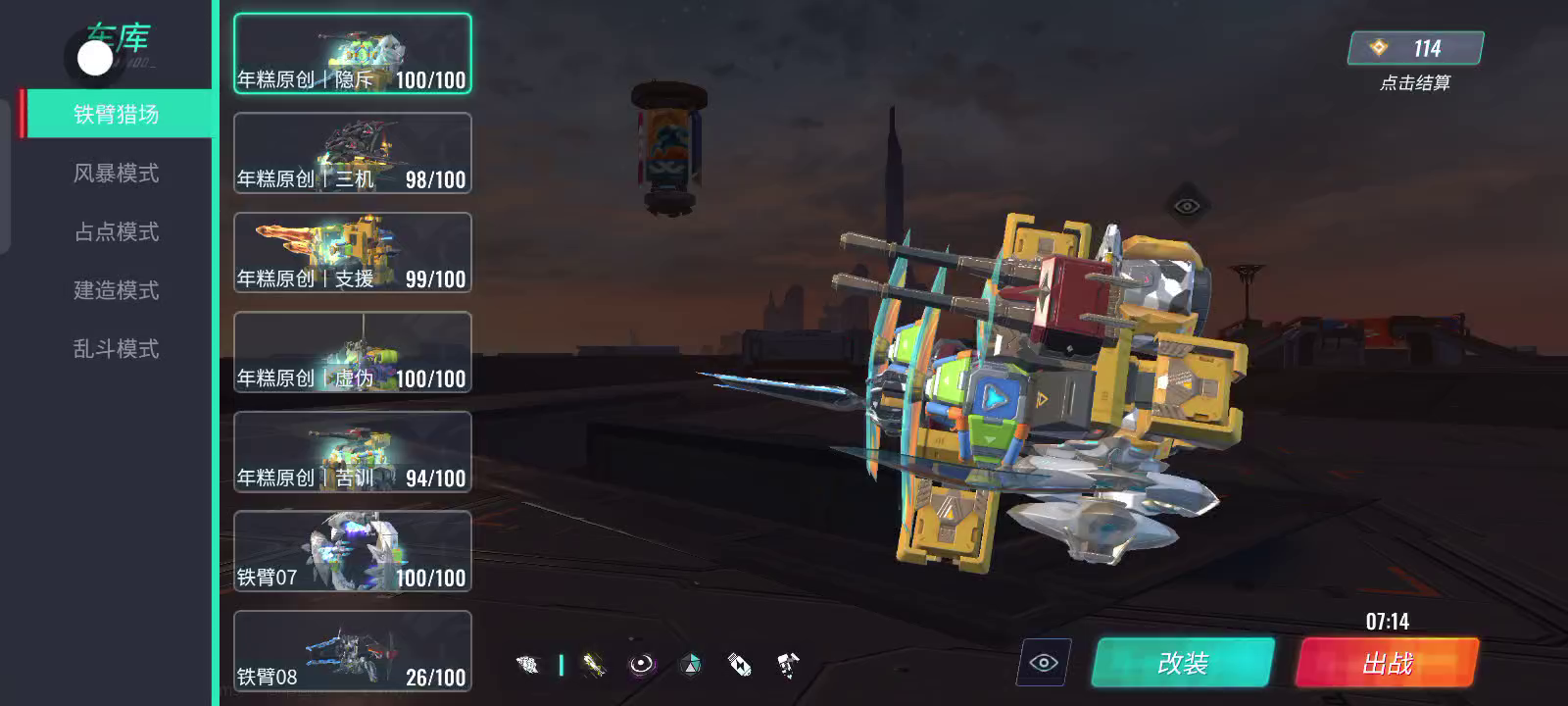Pick the 铁臂08 vehicle card
This screenshot has height=706, width=1568.
pyautogui.click(x=353, y=651)
